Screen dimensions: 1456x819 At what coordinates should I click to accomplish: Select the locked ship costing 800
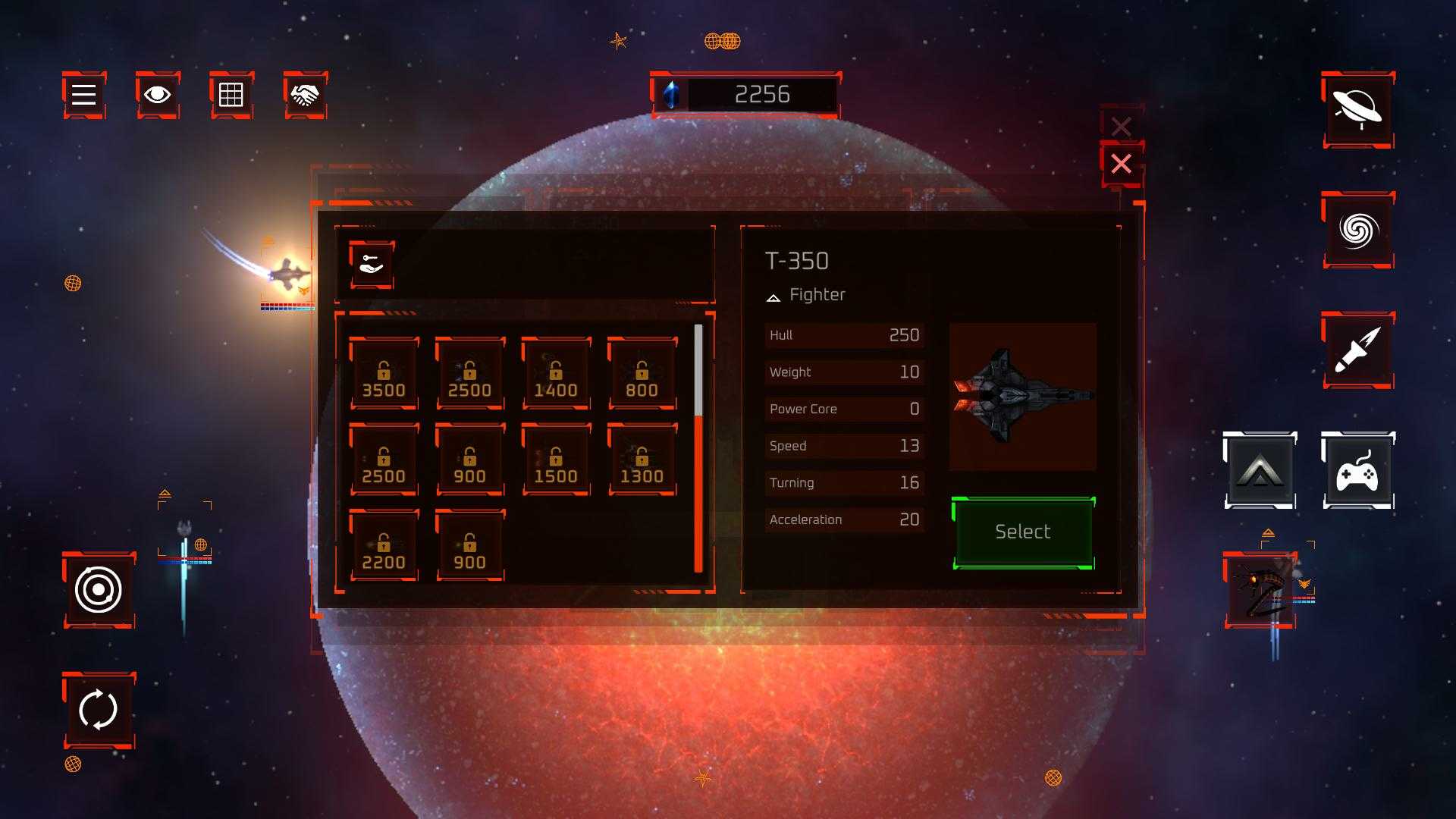pos(642,375)
